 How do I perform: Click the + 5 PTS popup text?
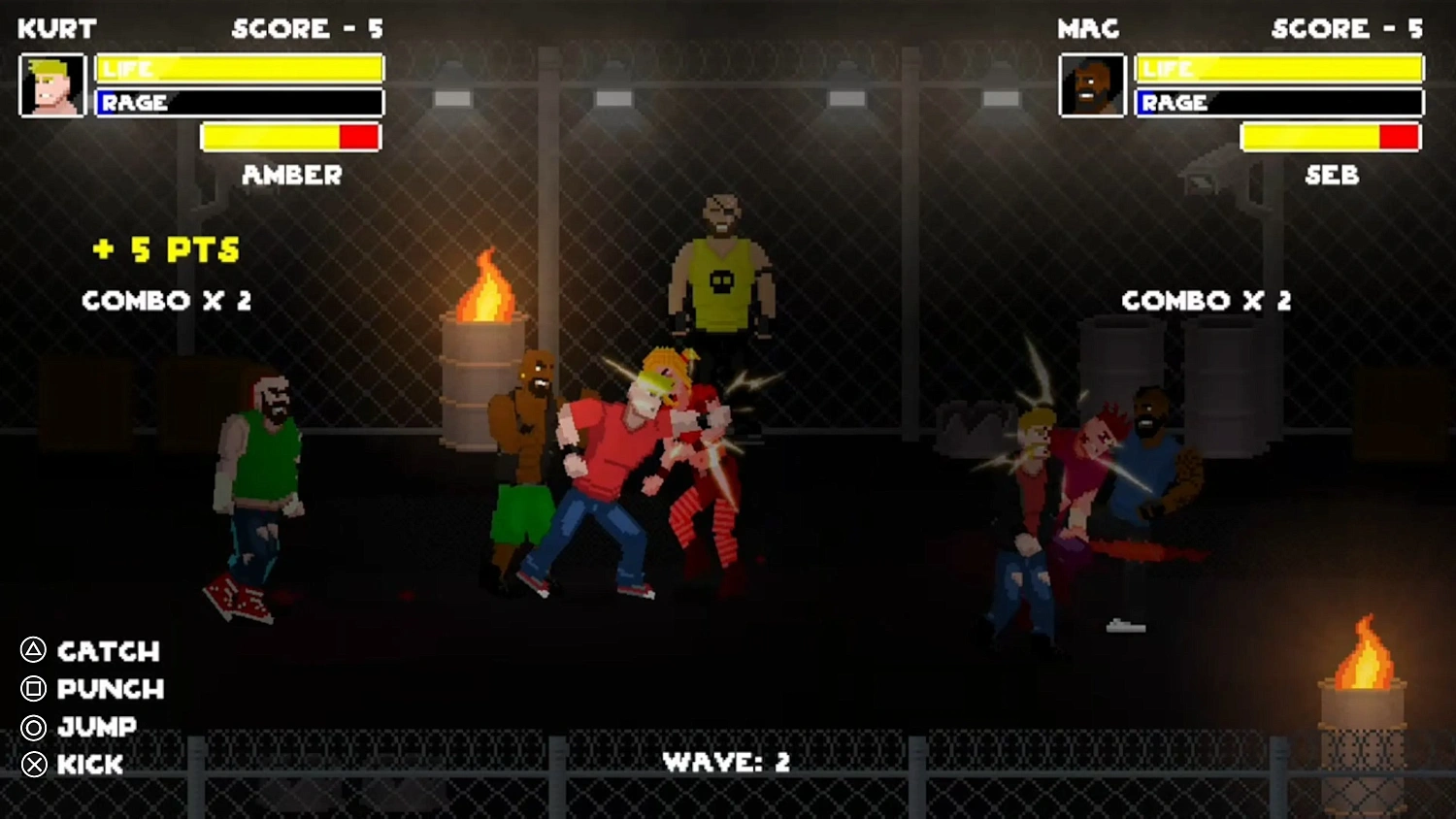[x=165, y=250]
